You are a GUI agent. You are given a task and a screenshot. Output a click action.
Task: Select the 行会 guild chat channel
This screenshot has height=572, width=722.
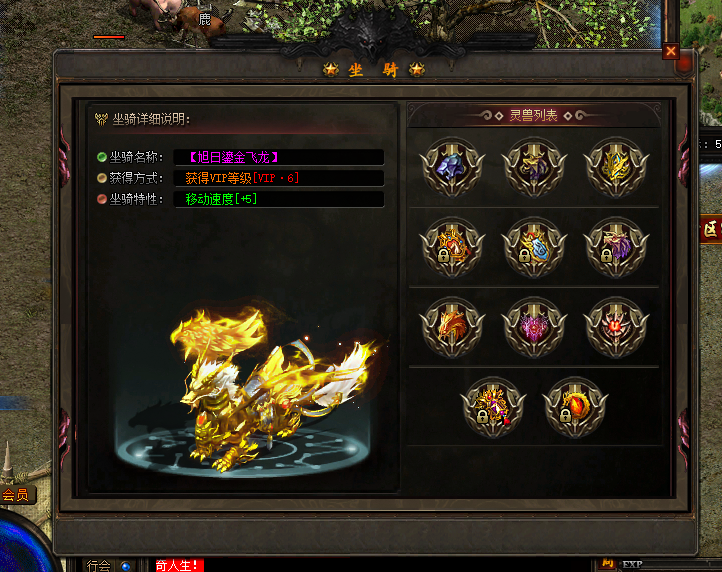pyautogui.click(x=98, y=565)
